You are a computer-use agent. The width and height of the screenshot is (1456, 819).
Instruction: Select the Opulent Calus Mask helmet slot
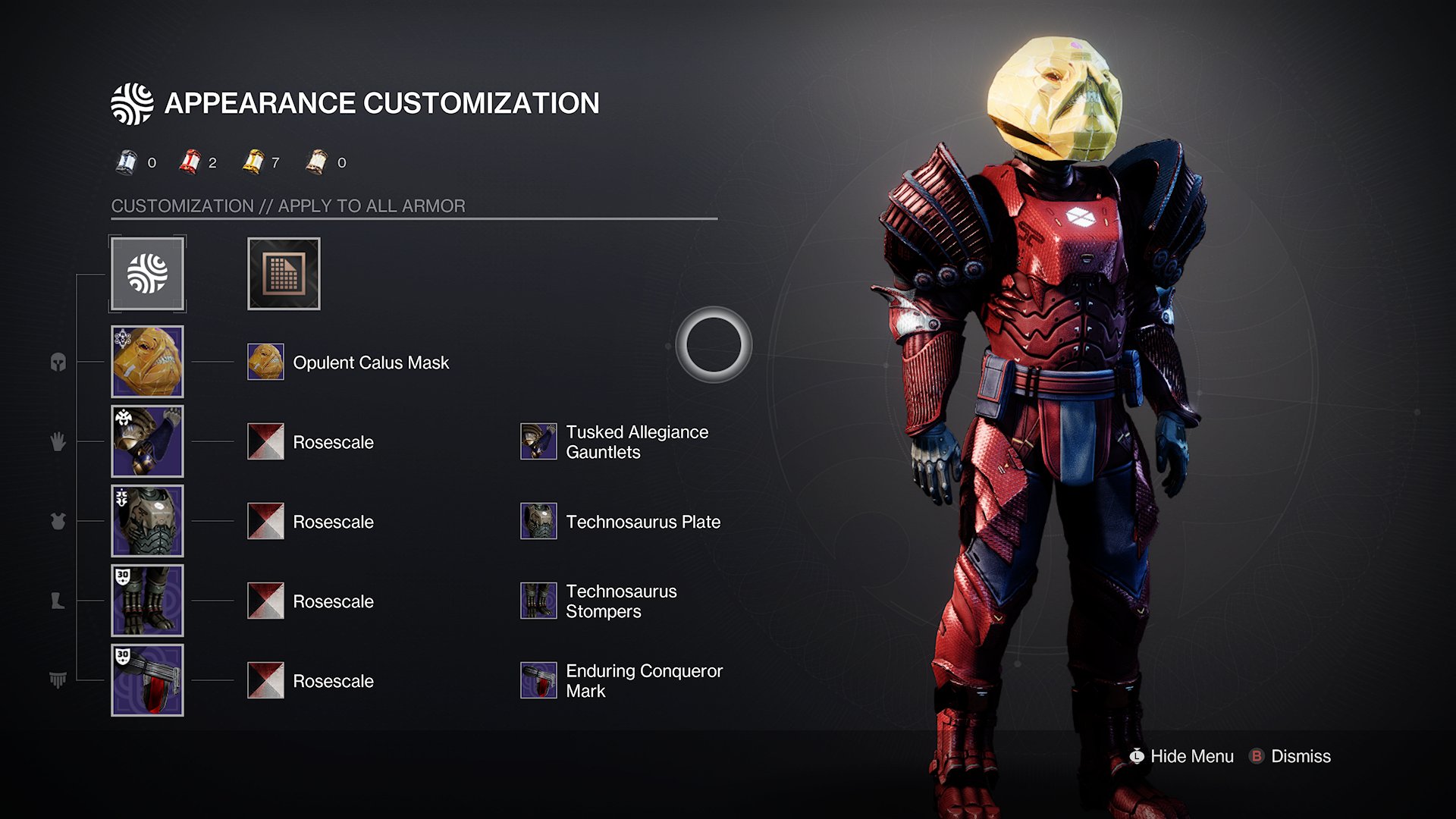148,362
